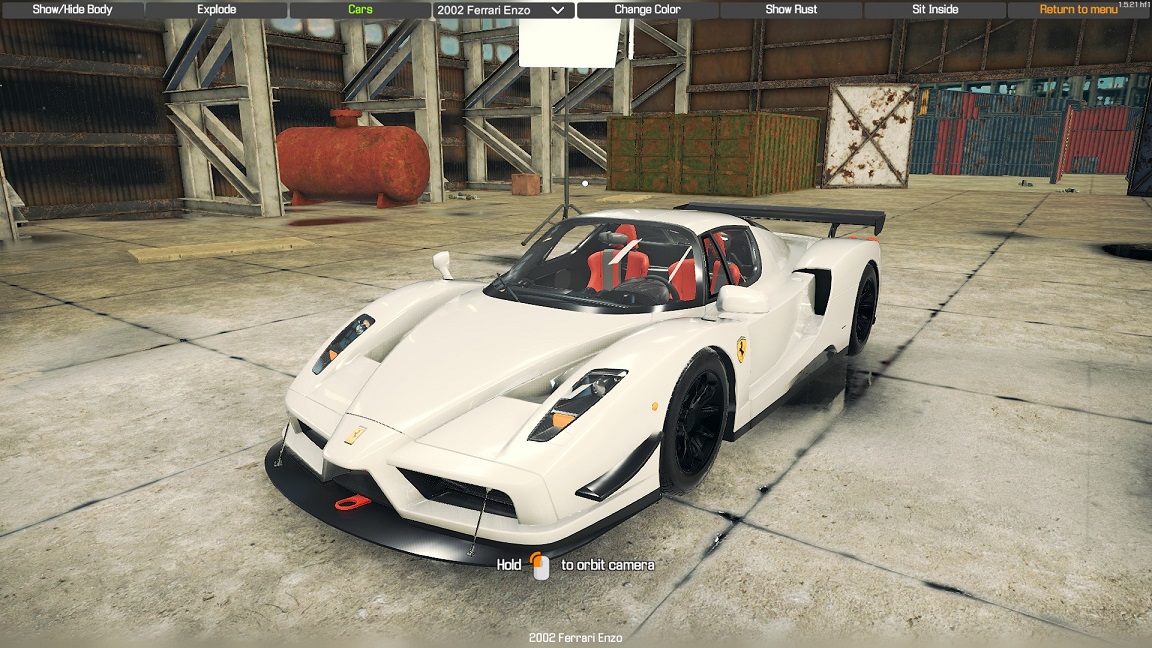
Task: Select the Cars tab
Action: [360, 10]
